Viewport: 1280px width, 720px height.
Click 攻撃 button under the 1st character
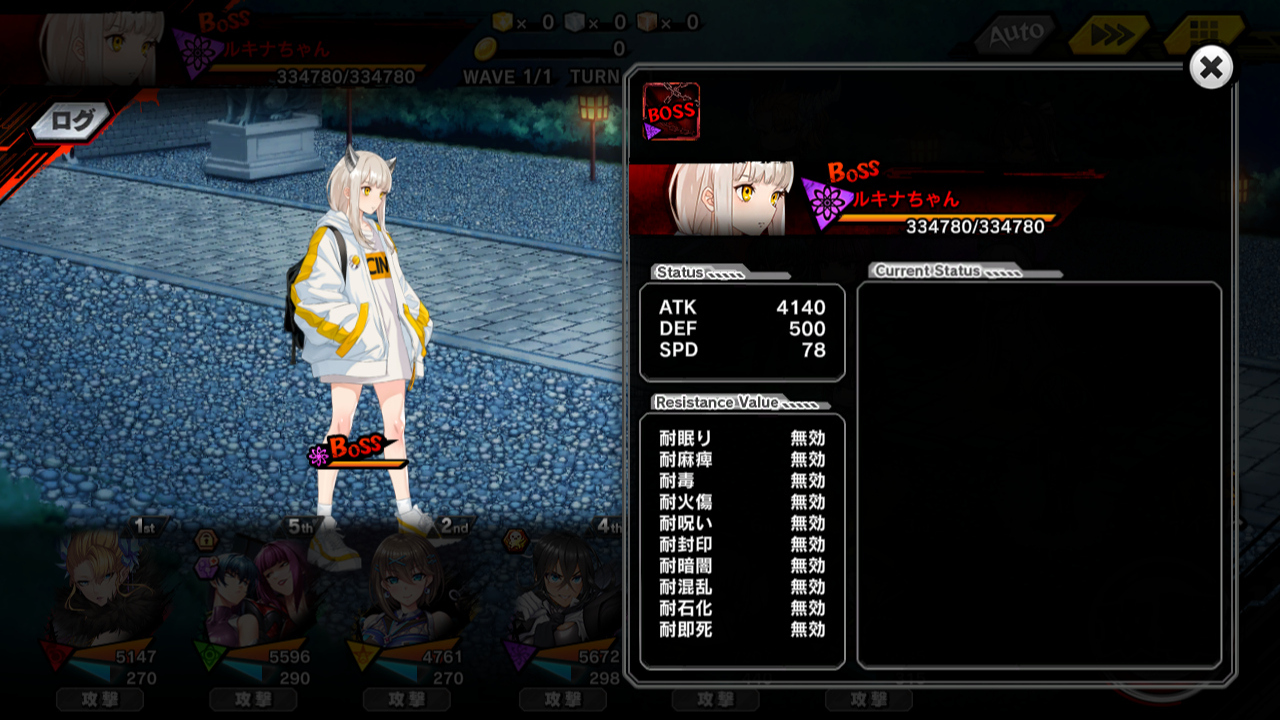pos(100,699)
